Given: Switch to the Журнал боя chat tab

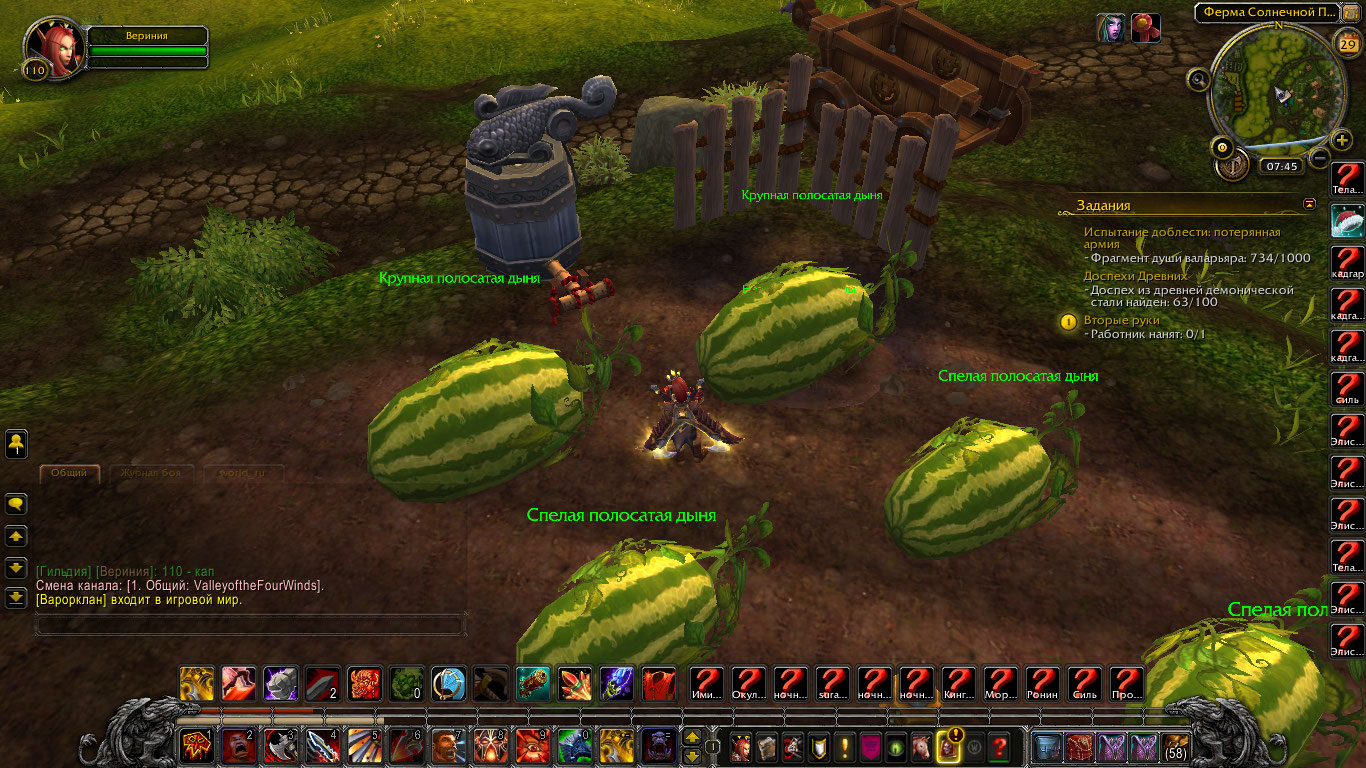Looking at the screenshot, I should coord(152,472).
